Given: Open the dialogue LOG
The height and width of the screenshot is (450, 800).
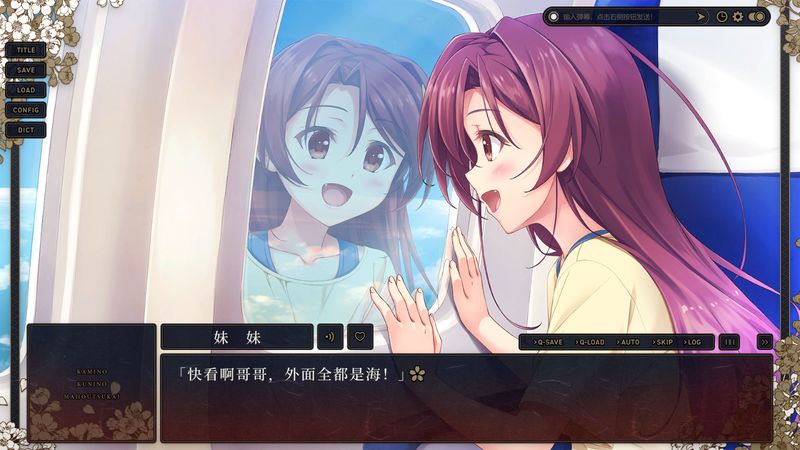Looking at the screenshot, I should click(x=694, y=342).
